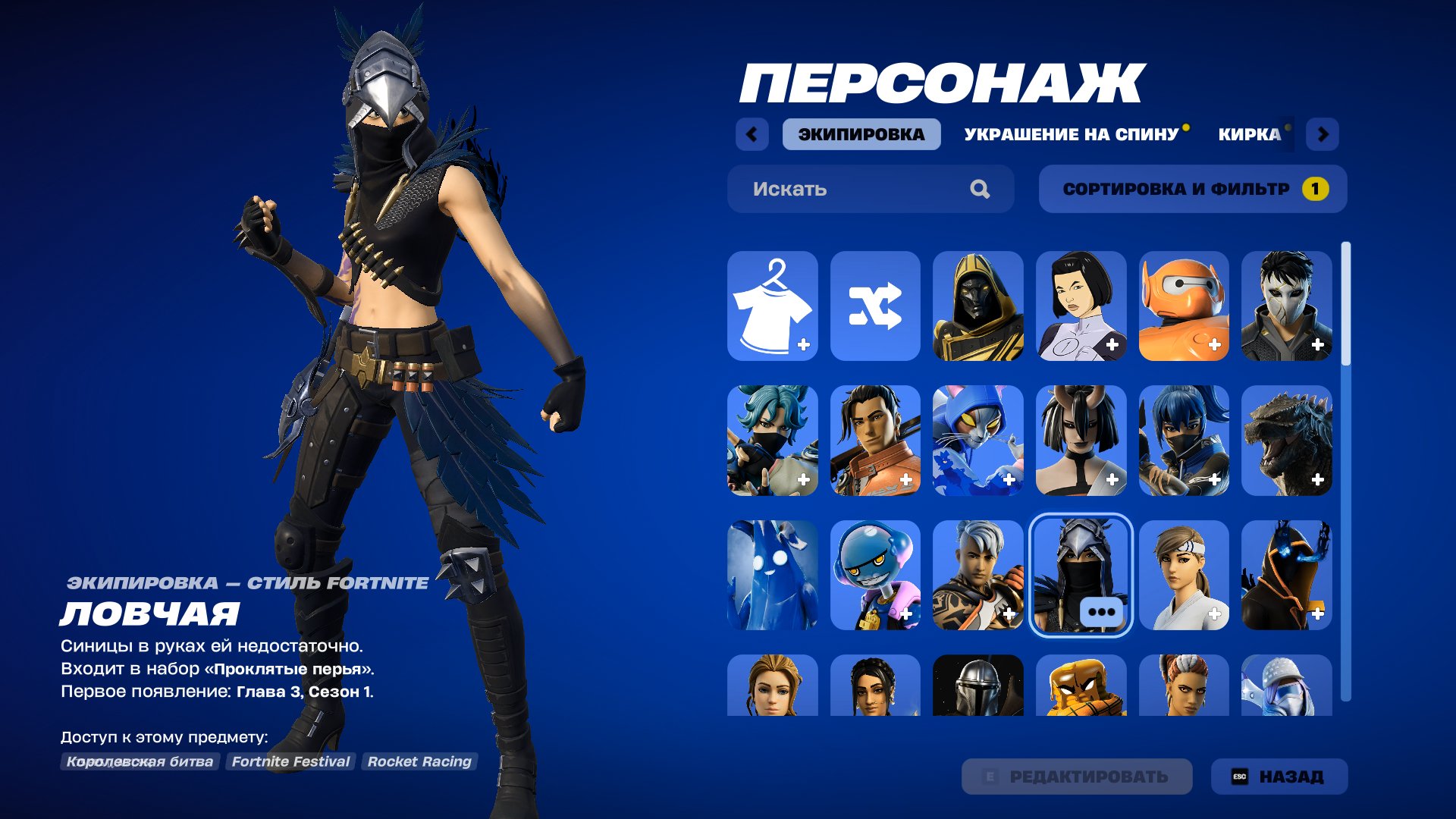
Task: Expand next category with right arrow
Action: click(1324, 134)
